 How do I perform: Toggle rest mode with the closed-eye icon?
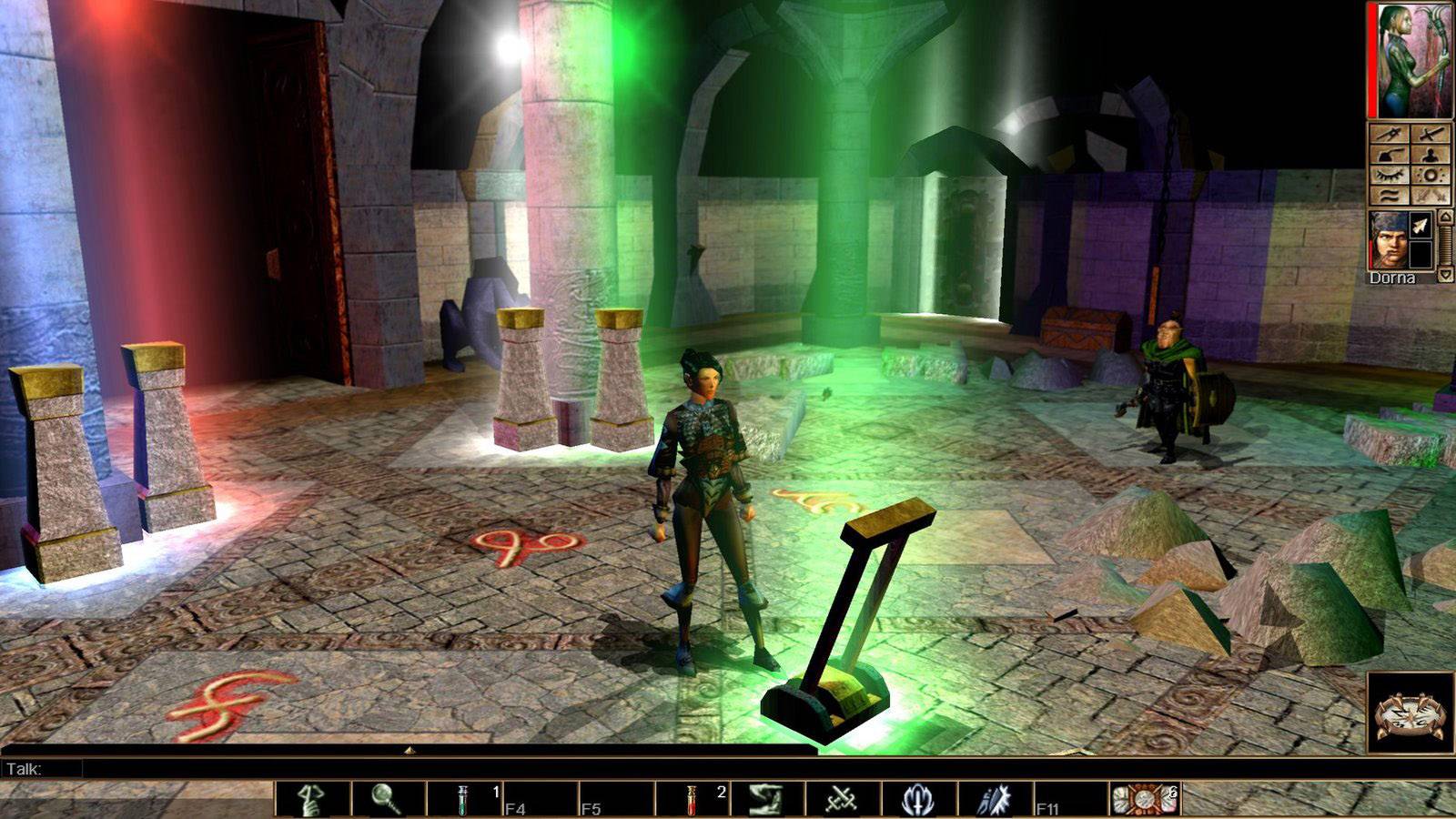(x=1388, y=176)
